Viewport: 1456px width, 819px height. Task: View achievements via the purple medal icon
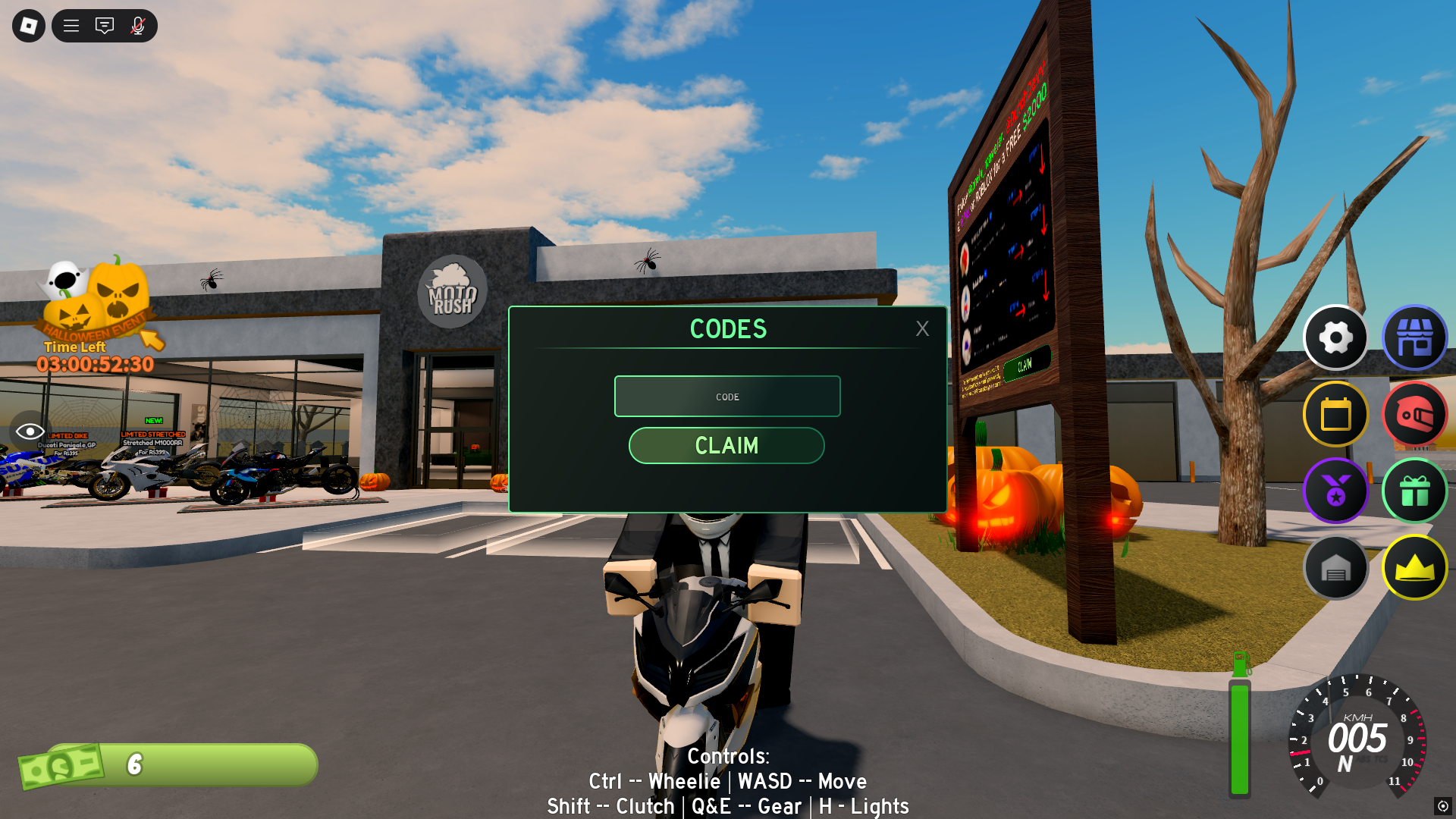pos(1336,491)
